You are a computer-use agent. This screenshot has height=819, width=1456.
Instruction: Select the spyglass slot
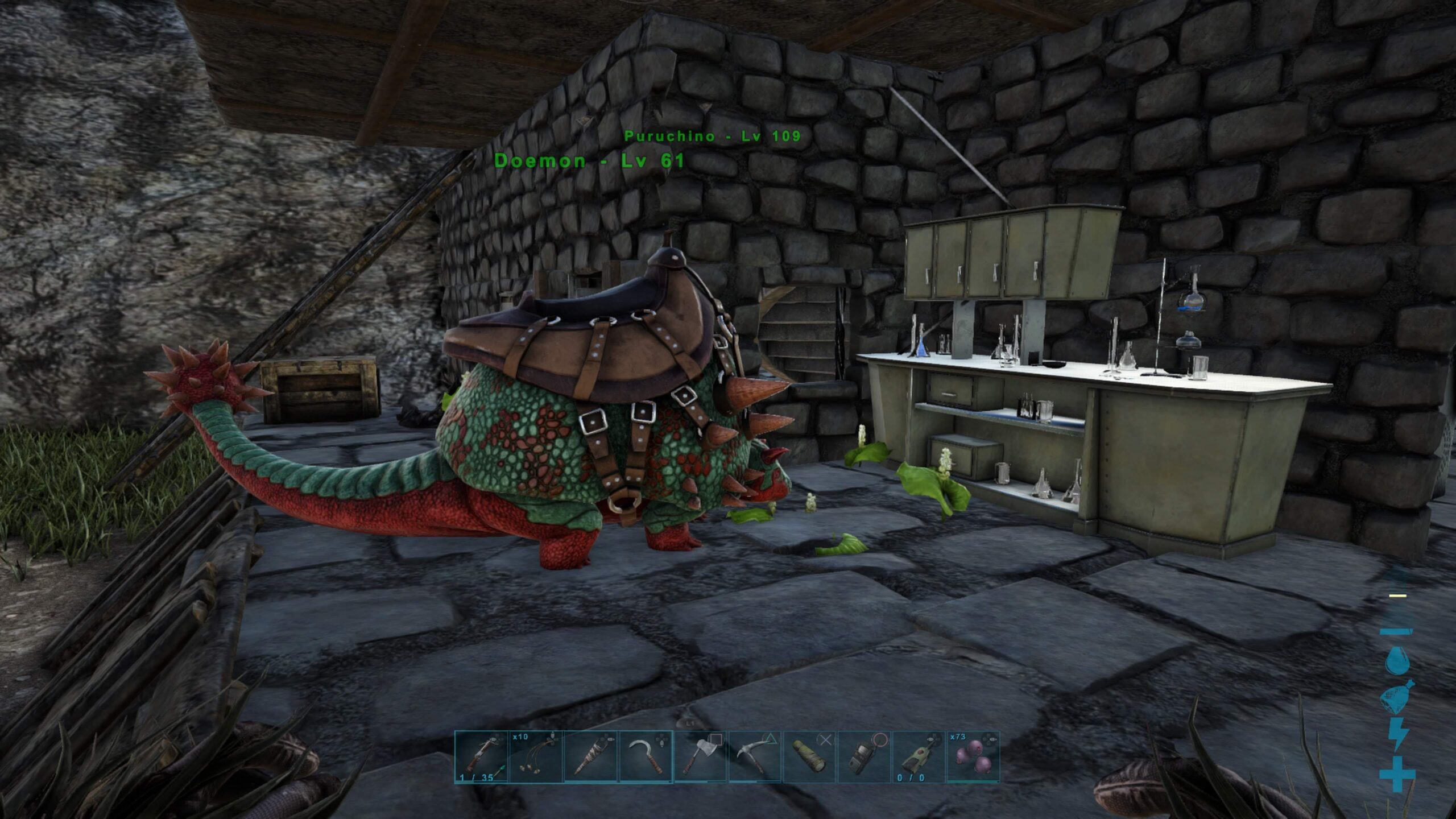(809, 757)
